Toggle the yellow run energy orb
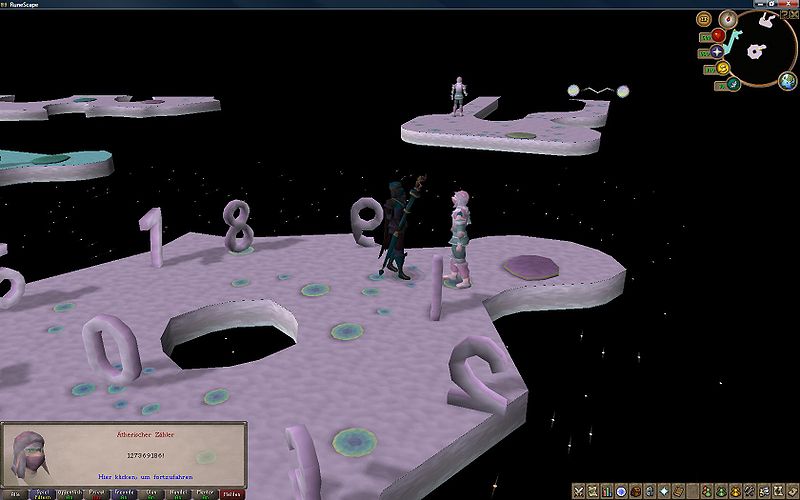Image resolution: width=800 pixels, height=500 pixels. point(722,68)
